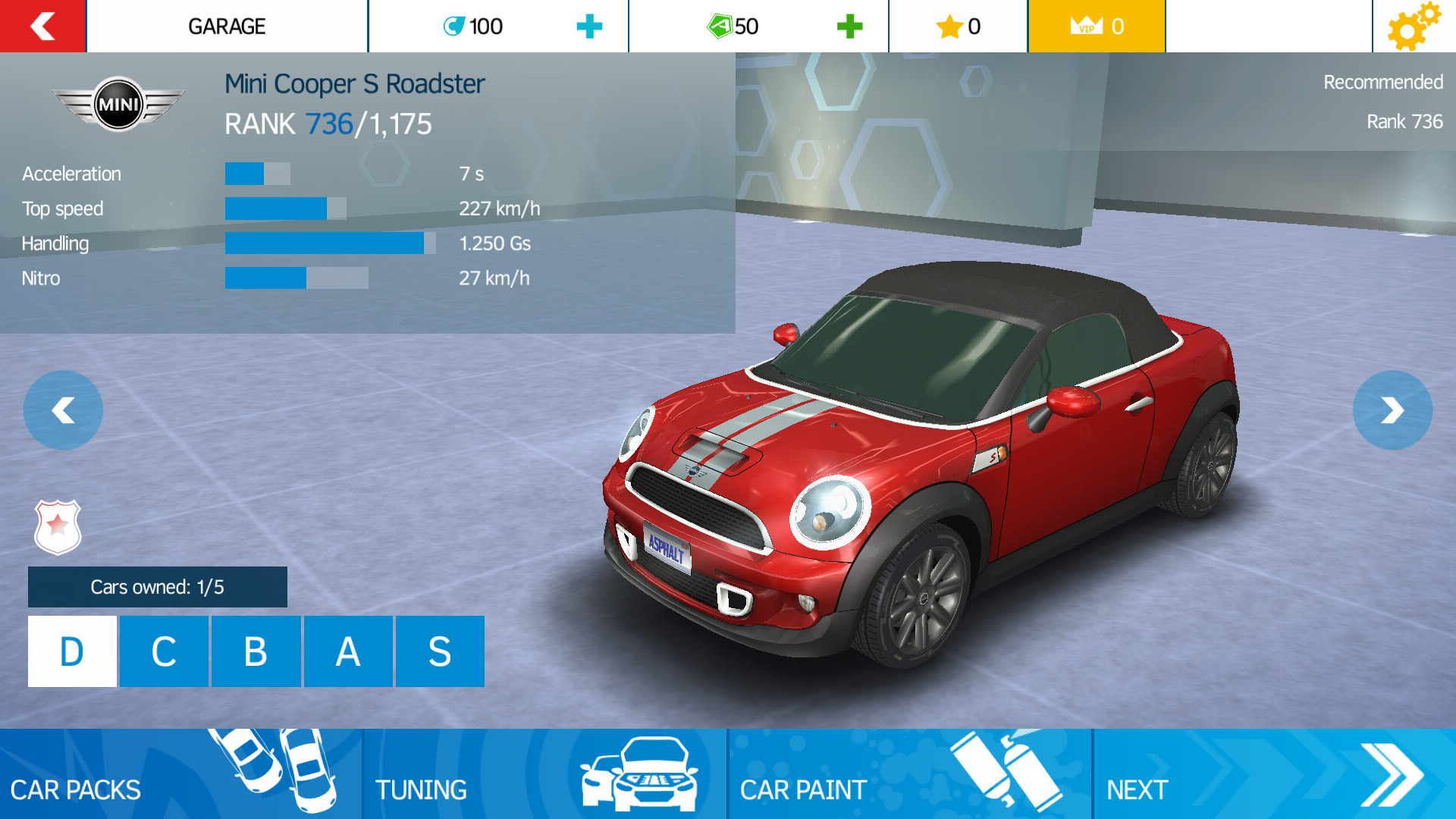
Task: Switch to class S cars
Action: [440, 651]
